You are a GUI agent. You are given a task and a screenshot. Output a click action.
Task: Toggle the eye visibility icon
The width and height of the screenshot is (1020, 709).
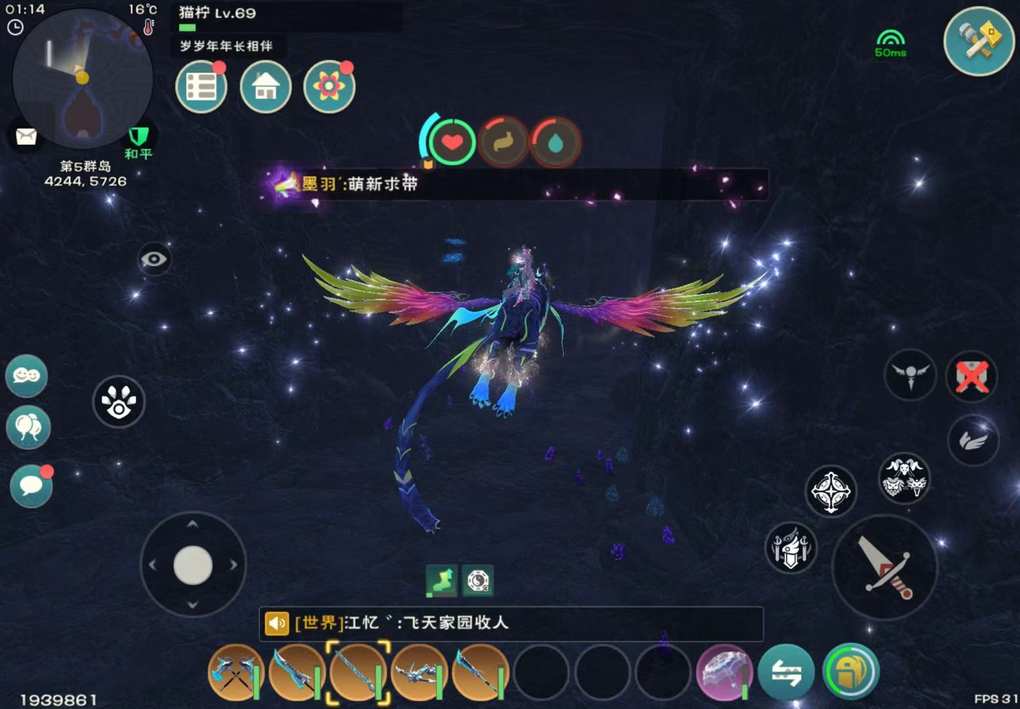tap(154, 260)
